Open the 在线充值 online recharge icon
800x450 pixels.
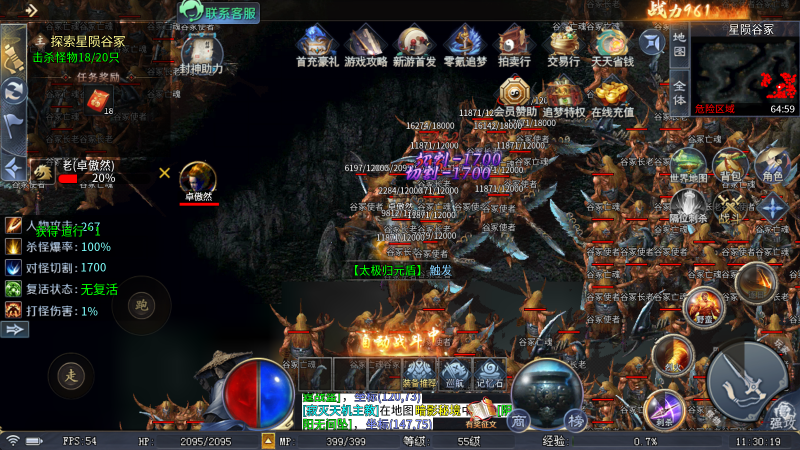(612, 96)
